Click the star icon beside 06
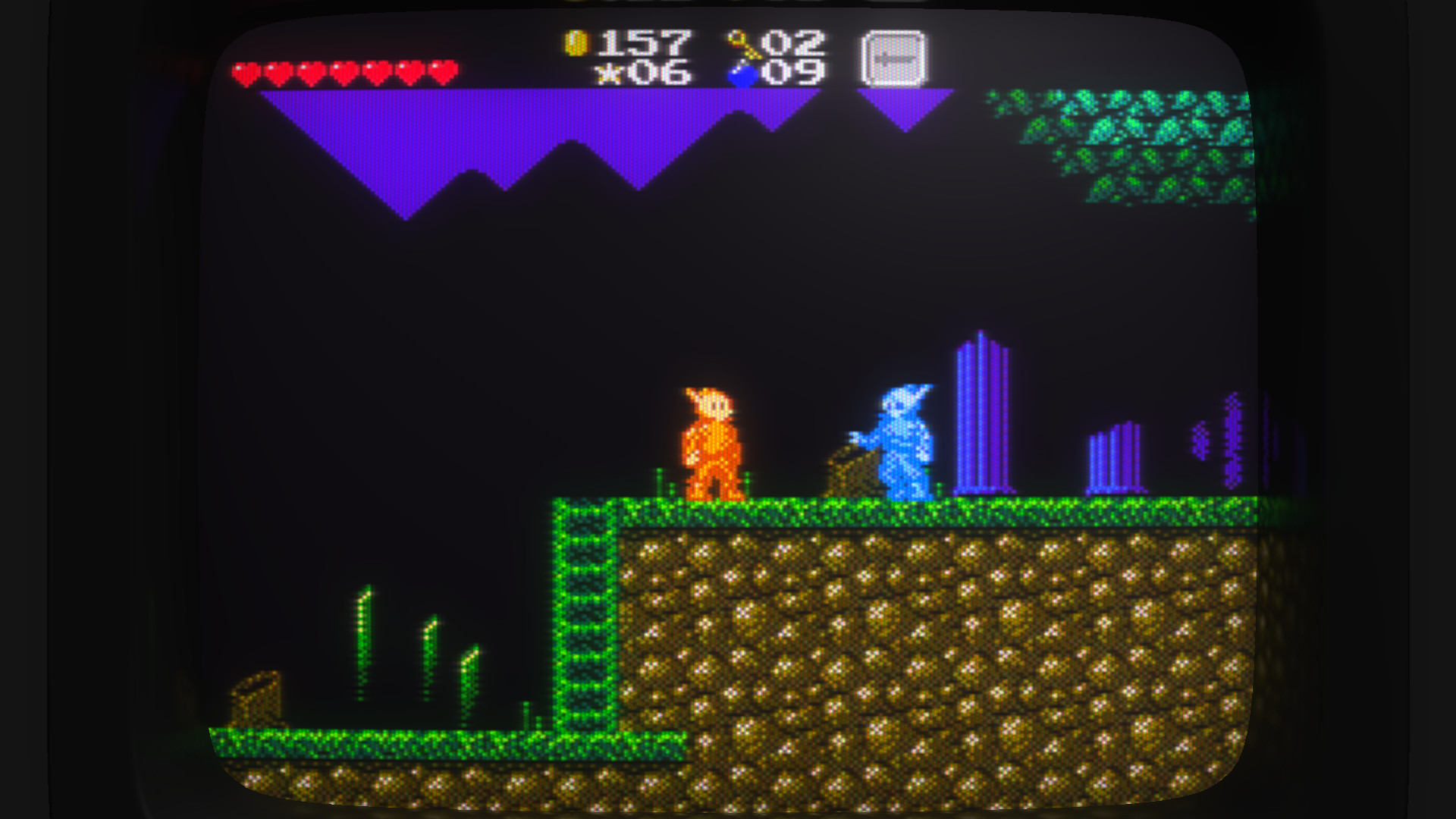 tap(609, 74)
